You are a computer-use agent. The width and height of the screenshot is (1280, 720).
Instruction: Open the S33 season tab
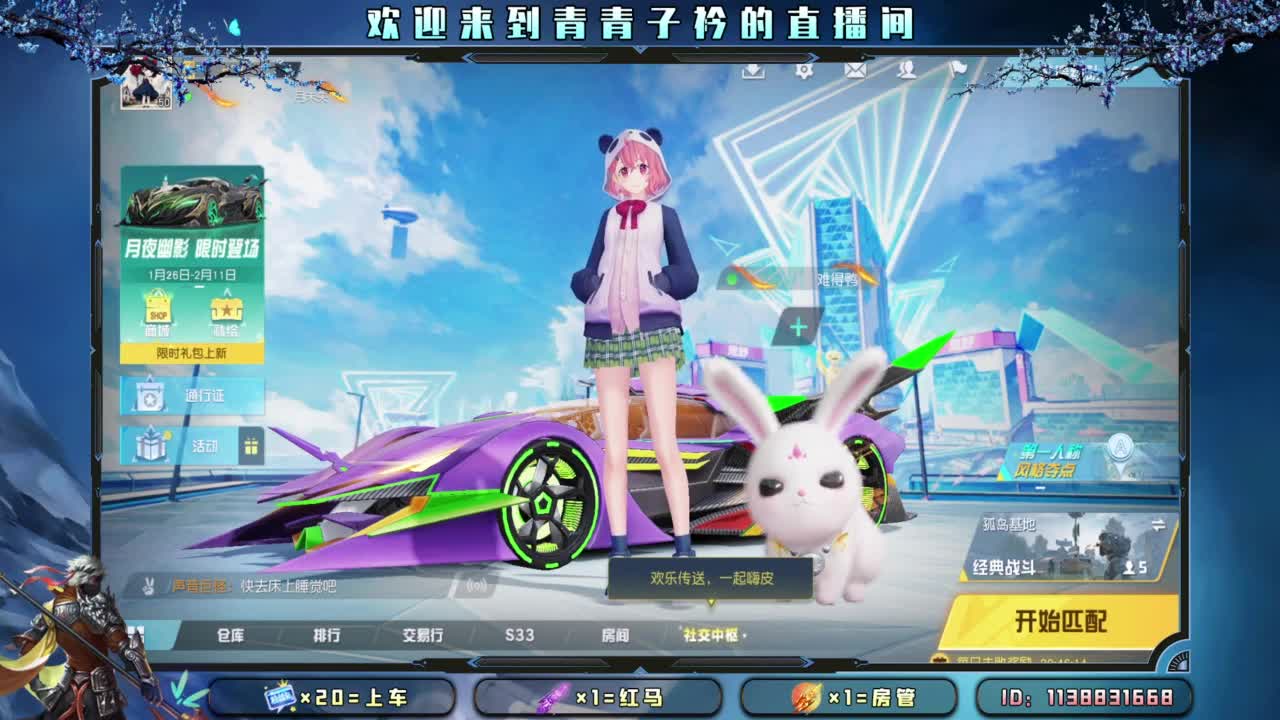coord(520,634)
